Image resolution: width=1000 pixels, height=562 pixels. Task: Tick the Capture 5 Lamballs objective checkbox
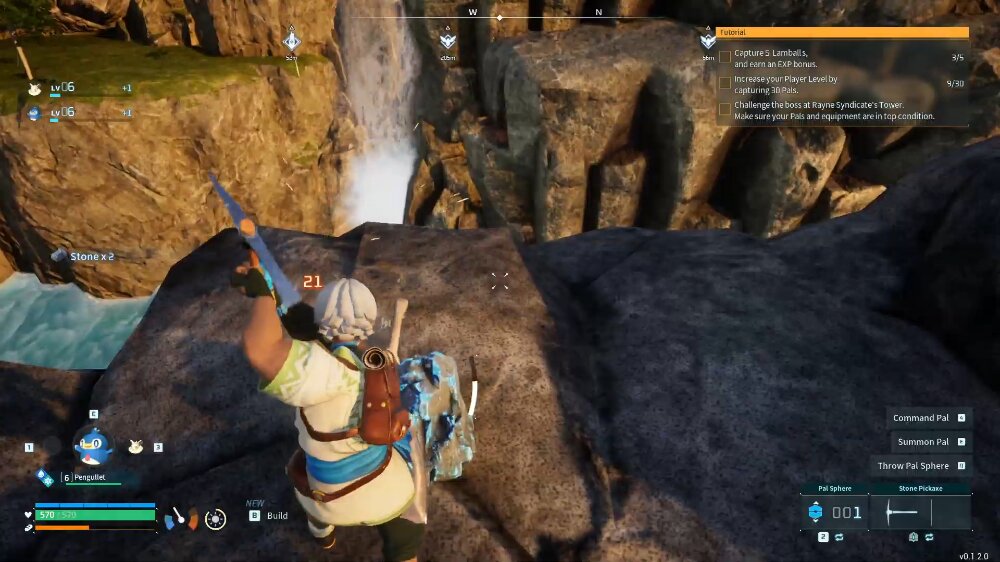point(725,57)
